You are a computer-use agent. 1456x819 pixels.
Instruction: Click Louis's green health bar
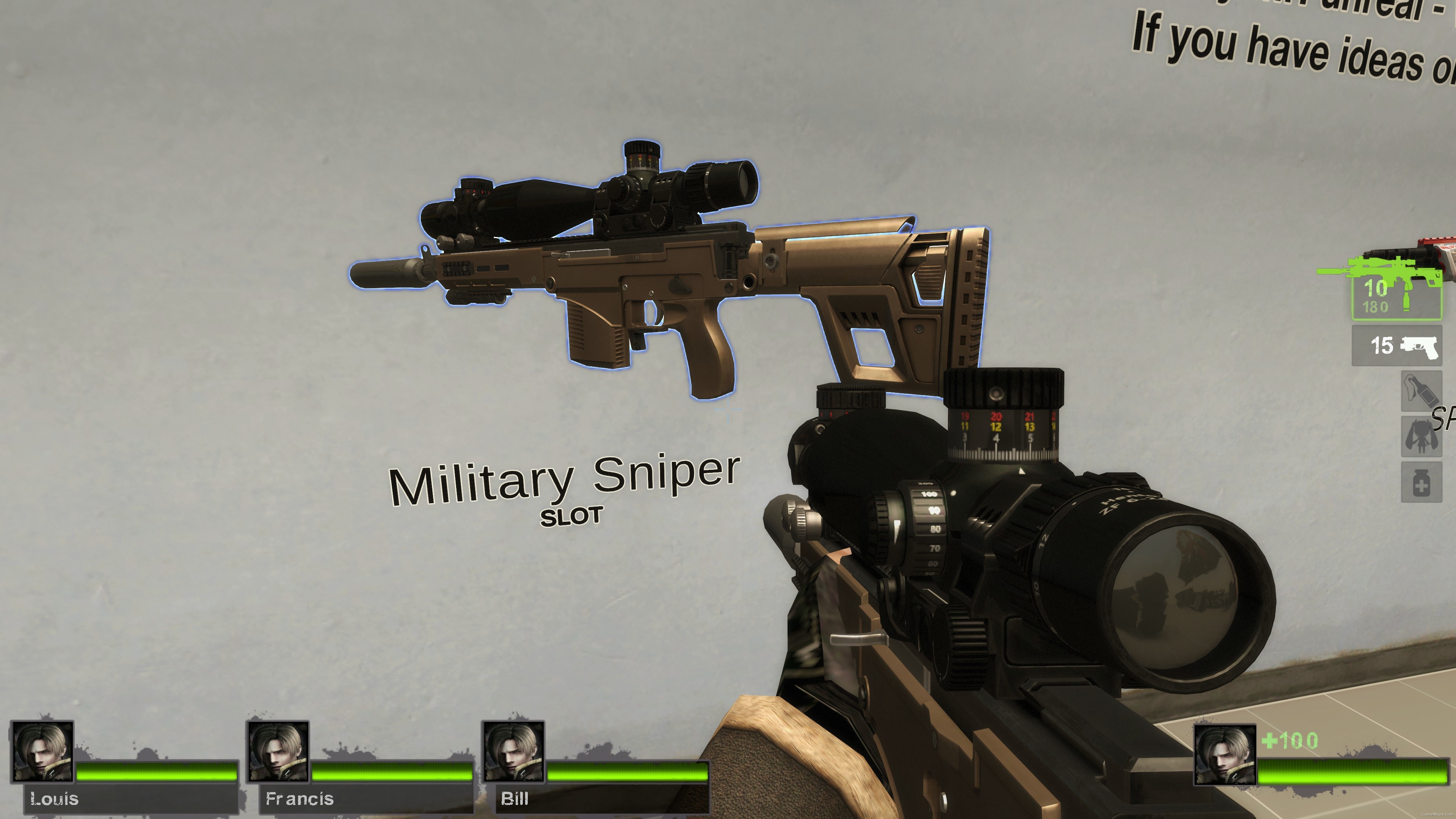tap(152, 772)
